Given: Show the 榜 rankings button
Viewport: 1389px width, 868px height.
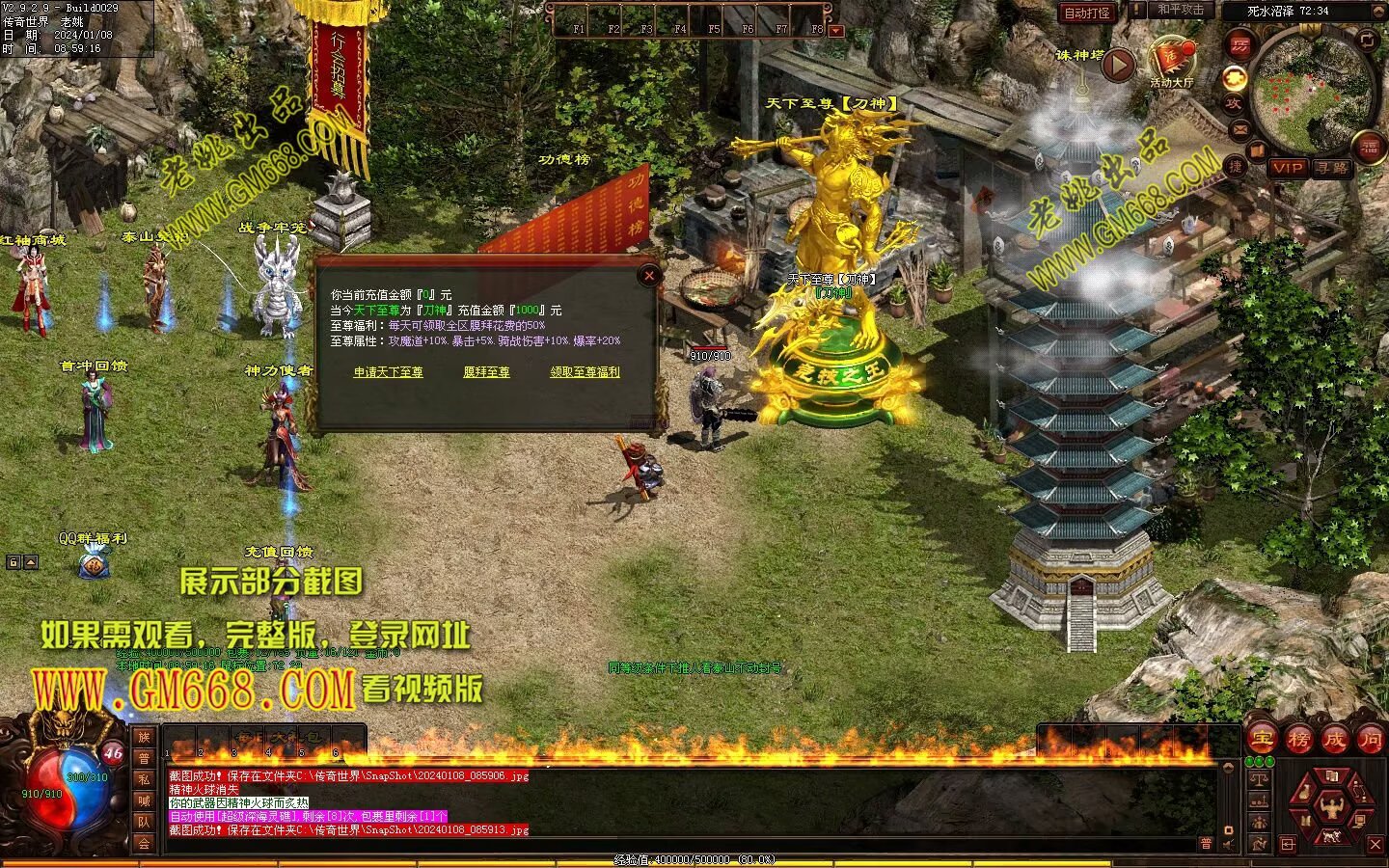Looking at the screenshot, I should 1298,740.
